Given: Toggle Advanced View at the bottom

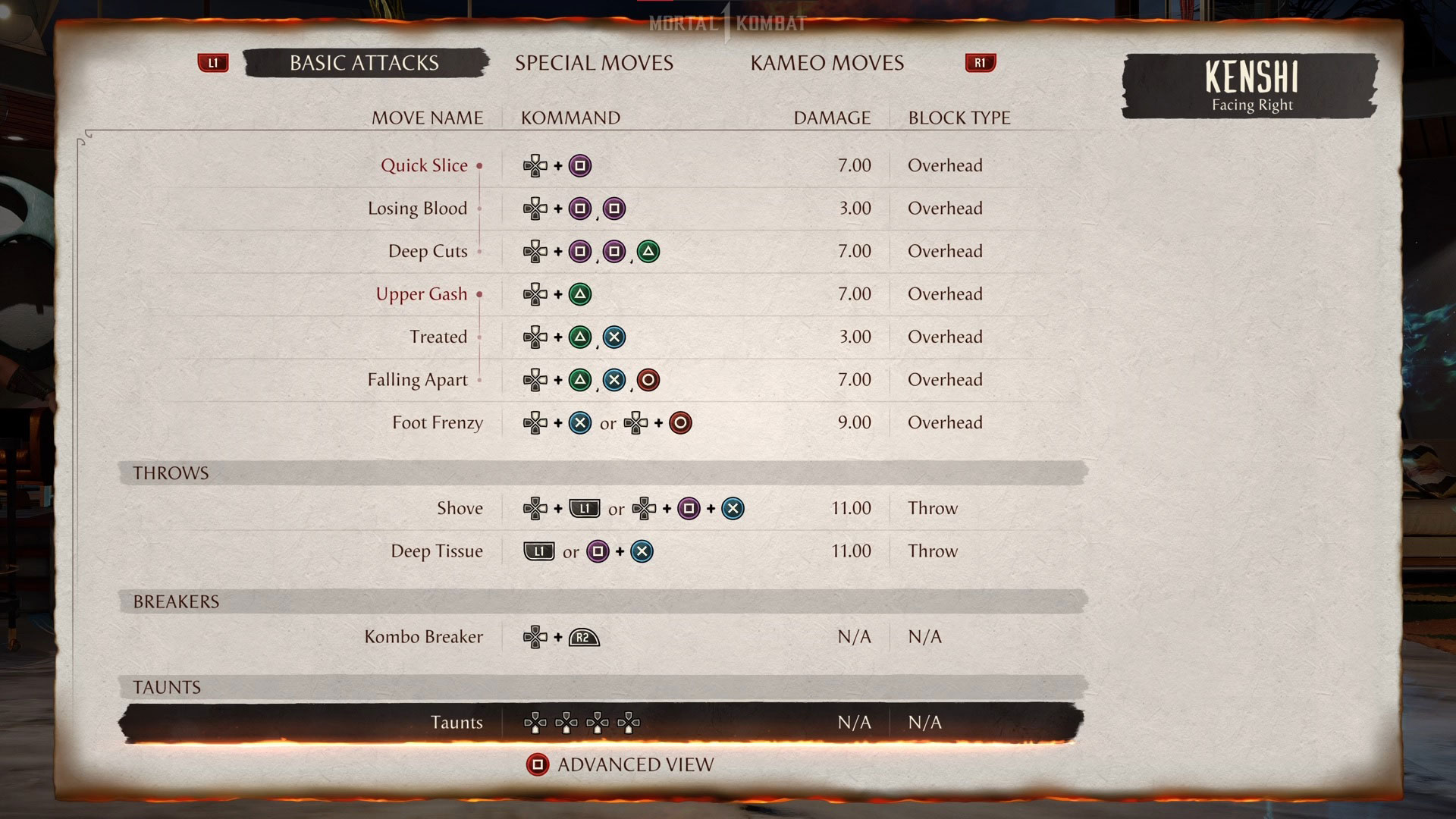Looking at the screenshot, I should (x=635, y=764).
